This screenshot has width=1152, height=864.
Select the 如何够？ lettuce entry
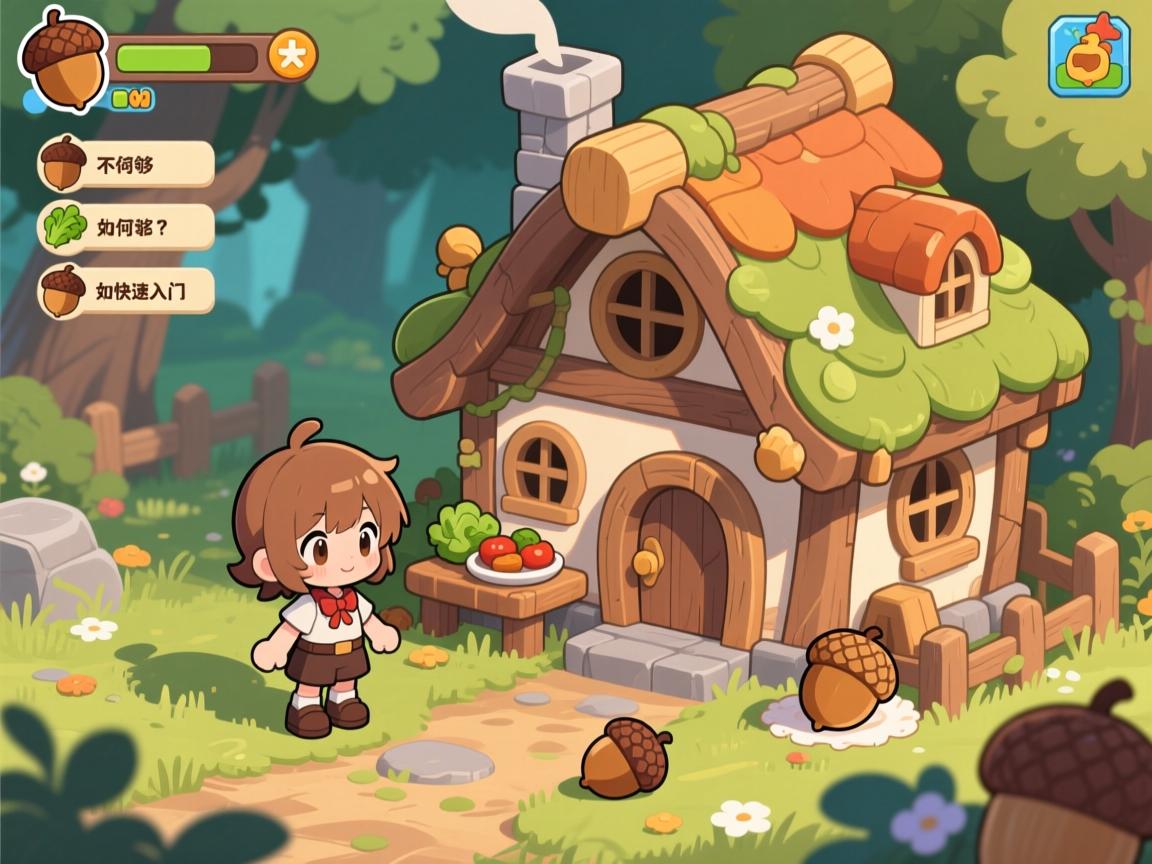pos(127,227)
